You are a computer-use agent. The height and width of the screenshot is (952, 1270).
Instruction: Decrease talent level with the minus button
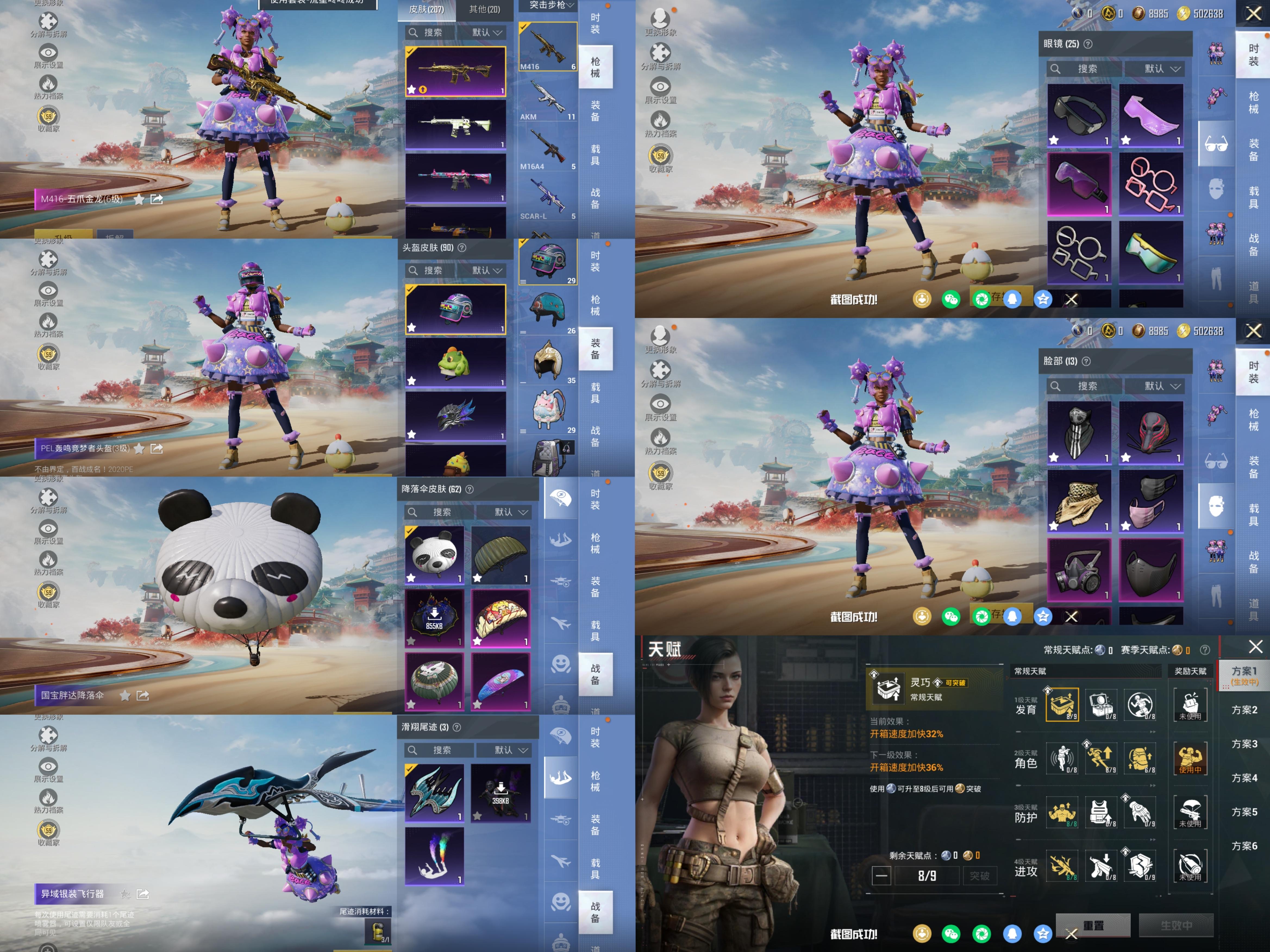(x=881, y=876)
